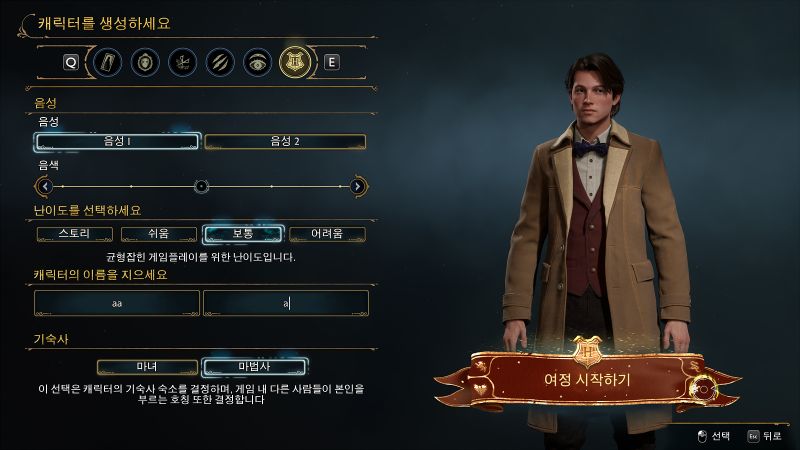Image resolution: width=800 pixels, height=450 pixels.
Task: Select the 스토리 difficulty
Action: (75, 234)
